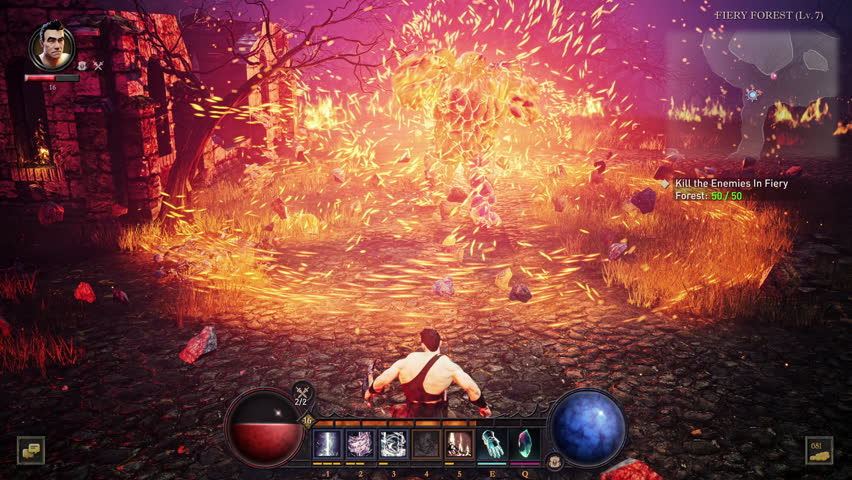Cast the flame pillars skill in slot 5
Viewport: 852px width, 480px height.
tap(459, 444)
